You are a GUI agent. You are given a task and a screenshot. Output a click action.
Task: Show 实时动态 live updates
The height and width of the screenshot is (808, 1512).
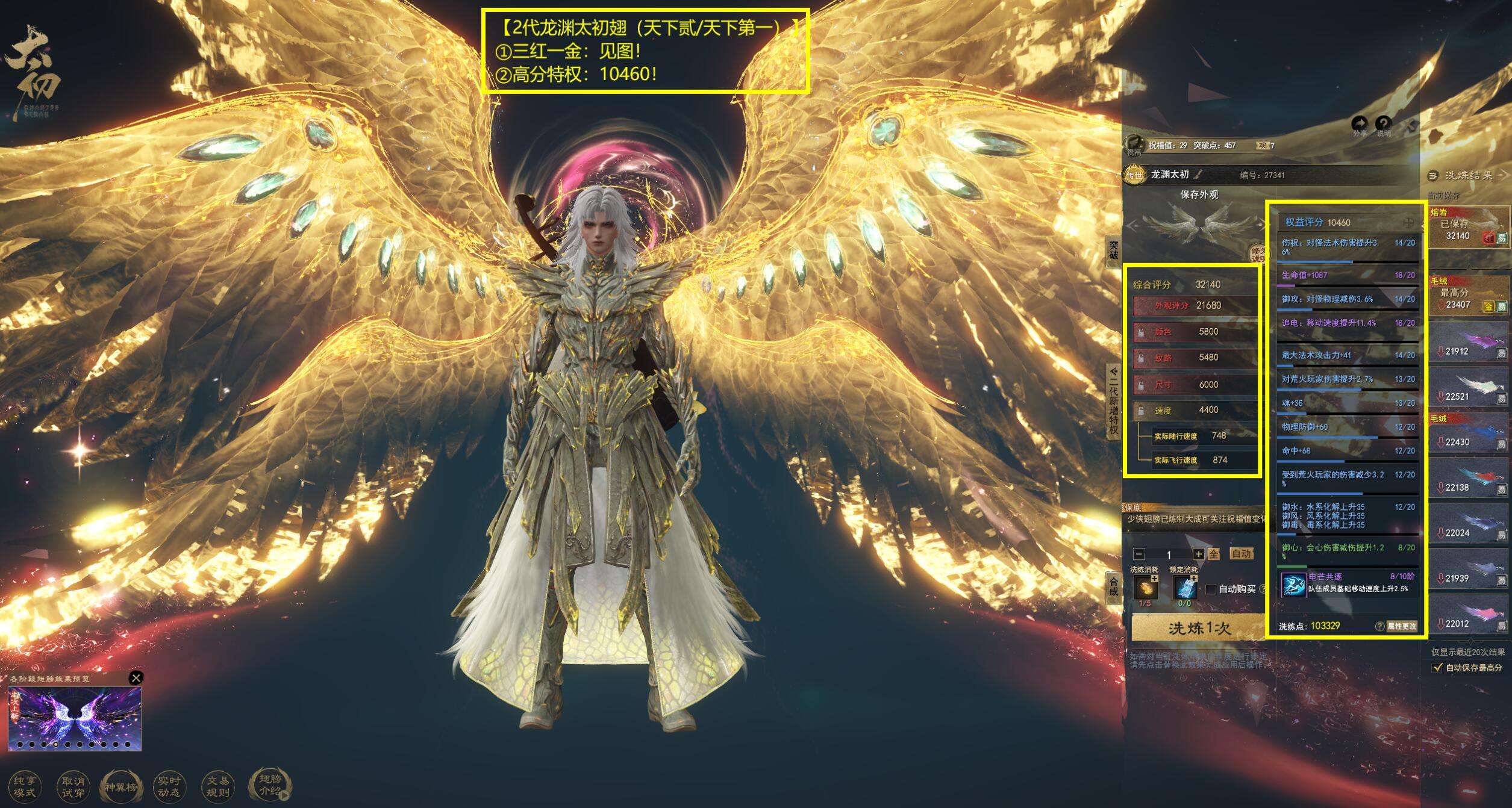point(169,786)
